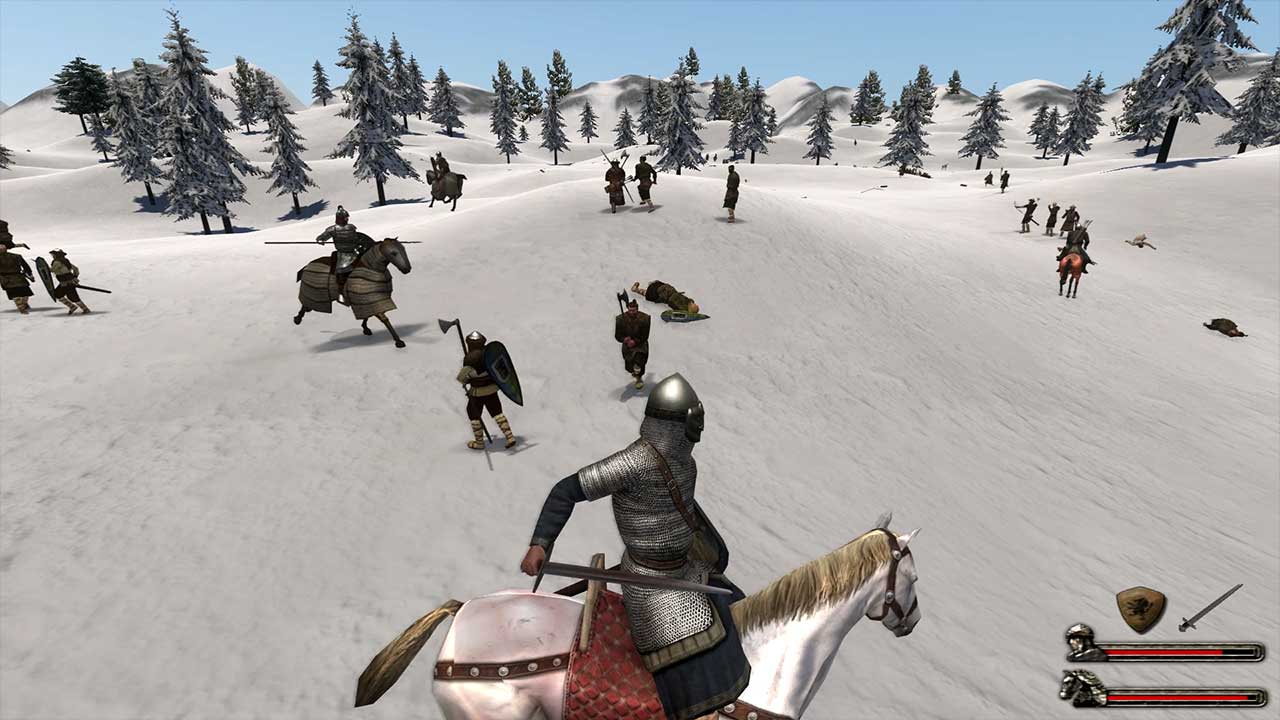The image size is (1280, 720).
Task: Select the equipped shield icon in the HUD
Action: click(1140, 607)
